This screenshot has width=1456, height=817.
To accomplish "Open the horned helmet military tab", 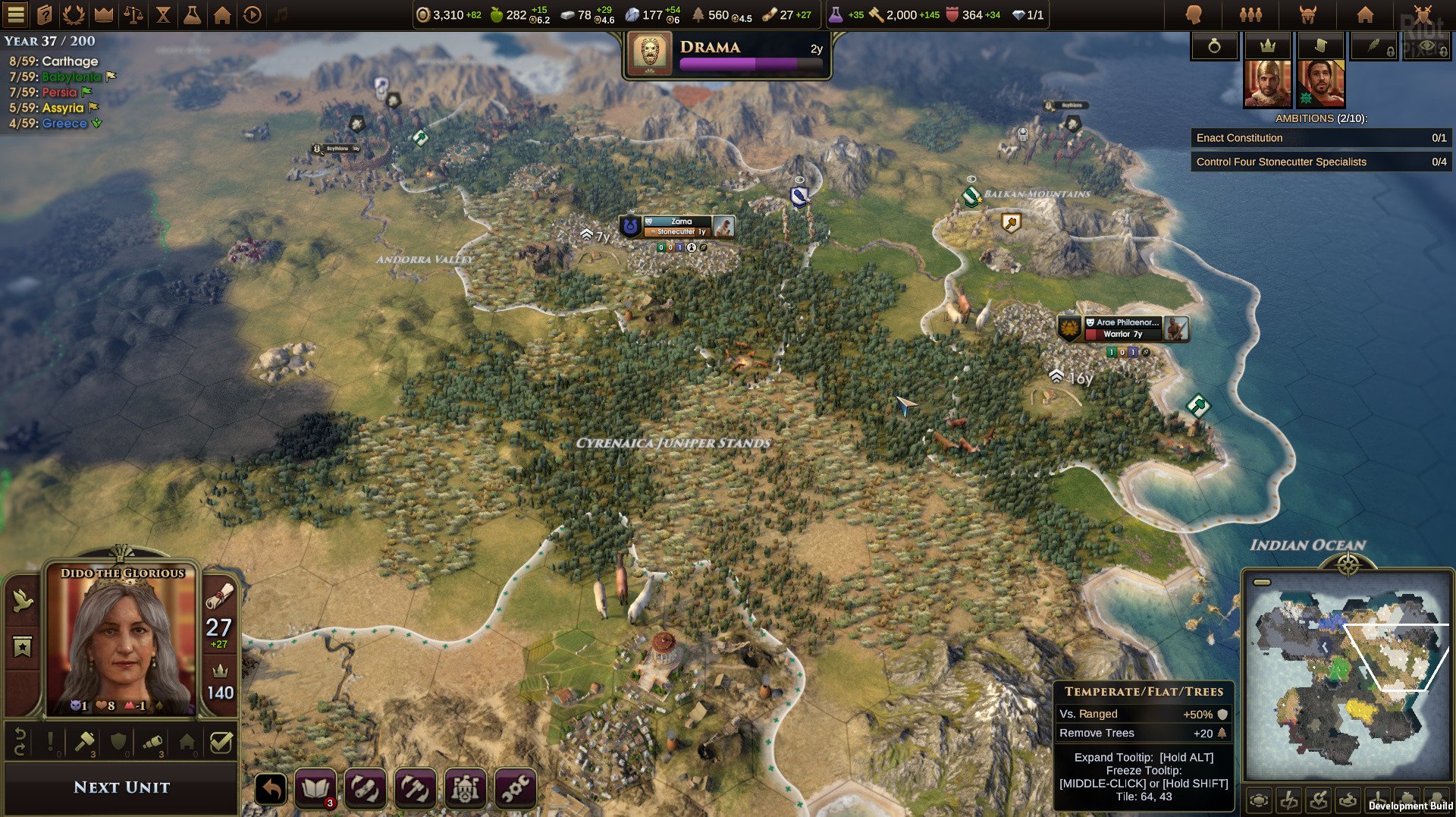I will (1308, 14).
